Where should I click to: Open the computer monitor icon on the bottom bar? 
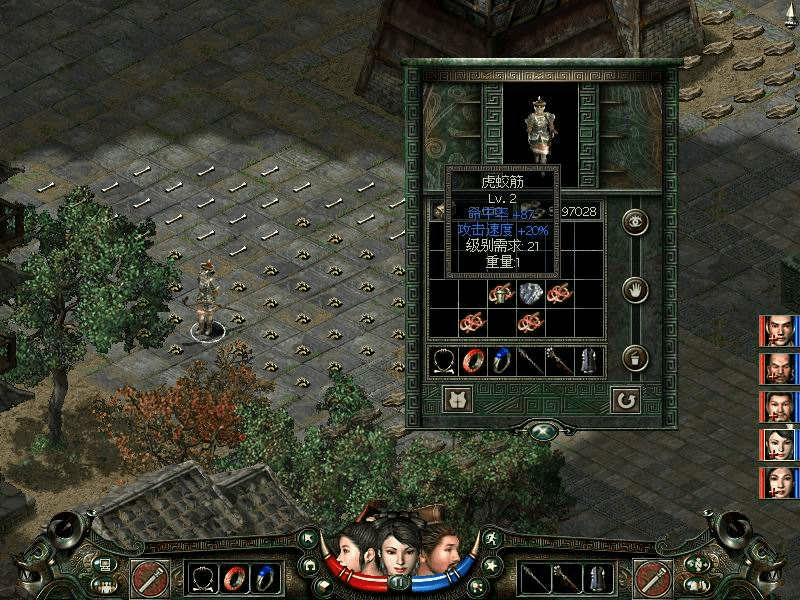[102, 564]
